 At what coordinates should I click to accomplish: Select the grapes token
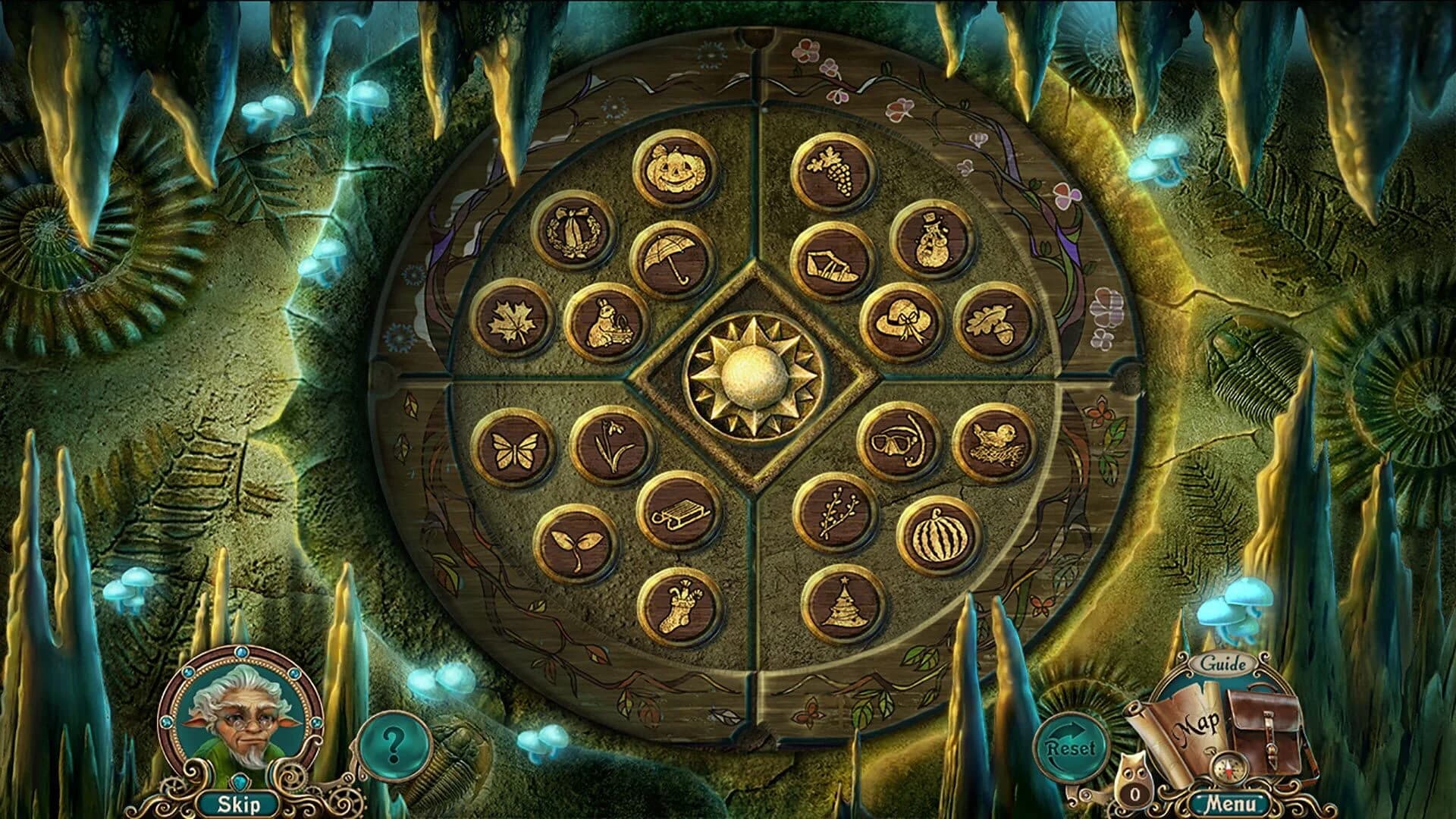(x=836, y=172)
